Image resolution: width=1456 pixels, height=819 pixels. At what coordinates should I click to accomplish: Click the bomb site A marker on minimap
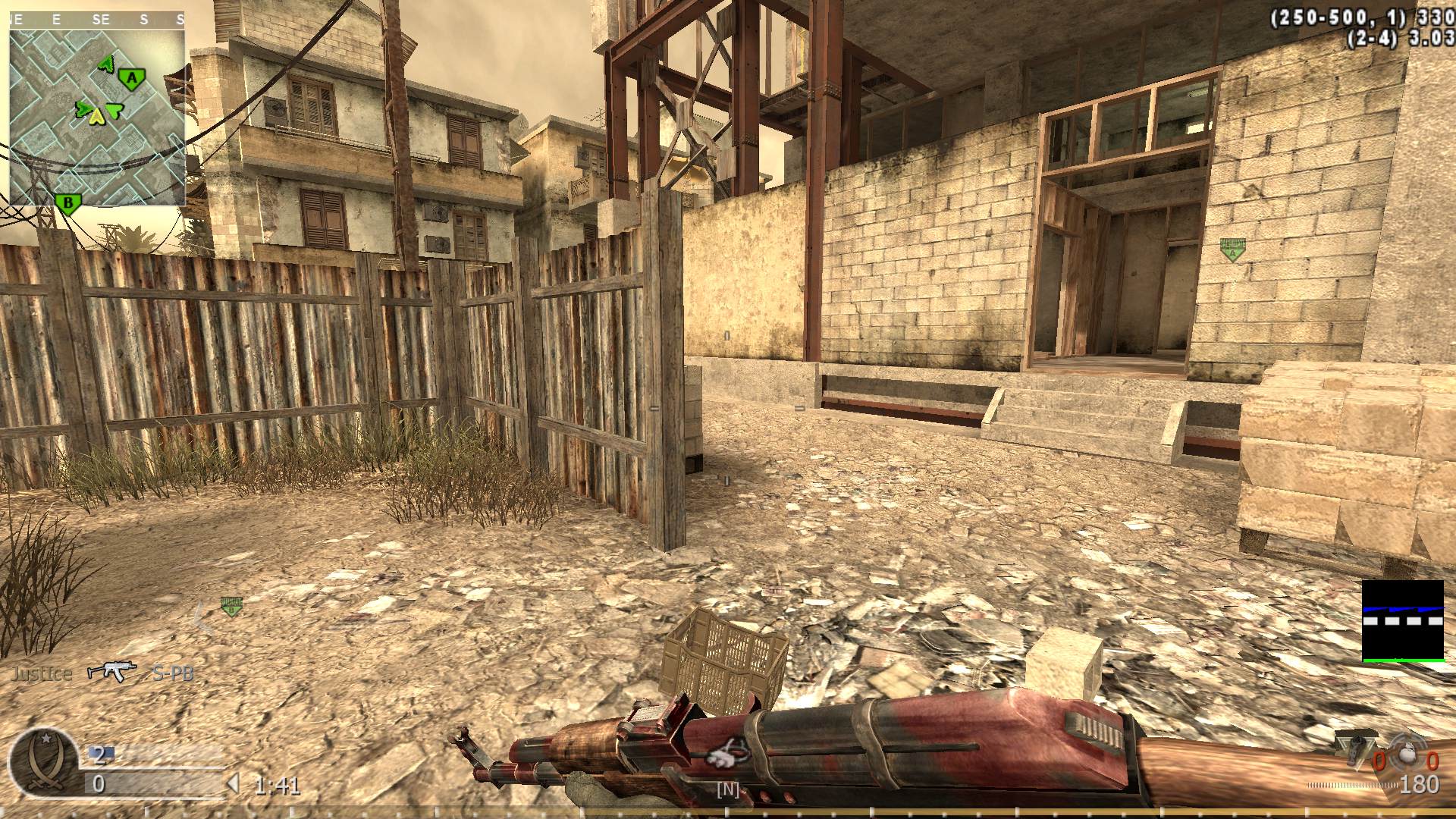coord(130,77)
